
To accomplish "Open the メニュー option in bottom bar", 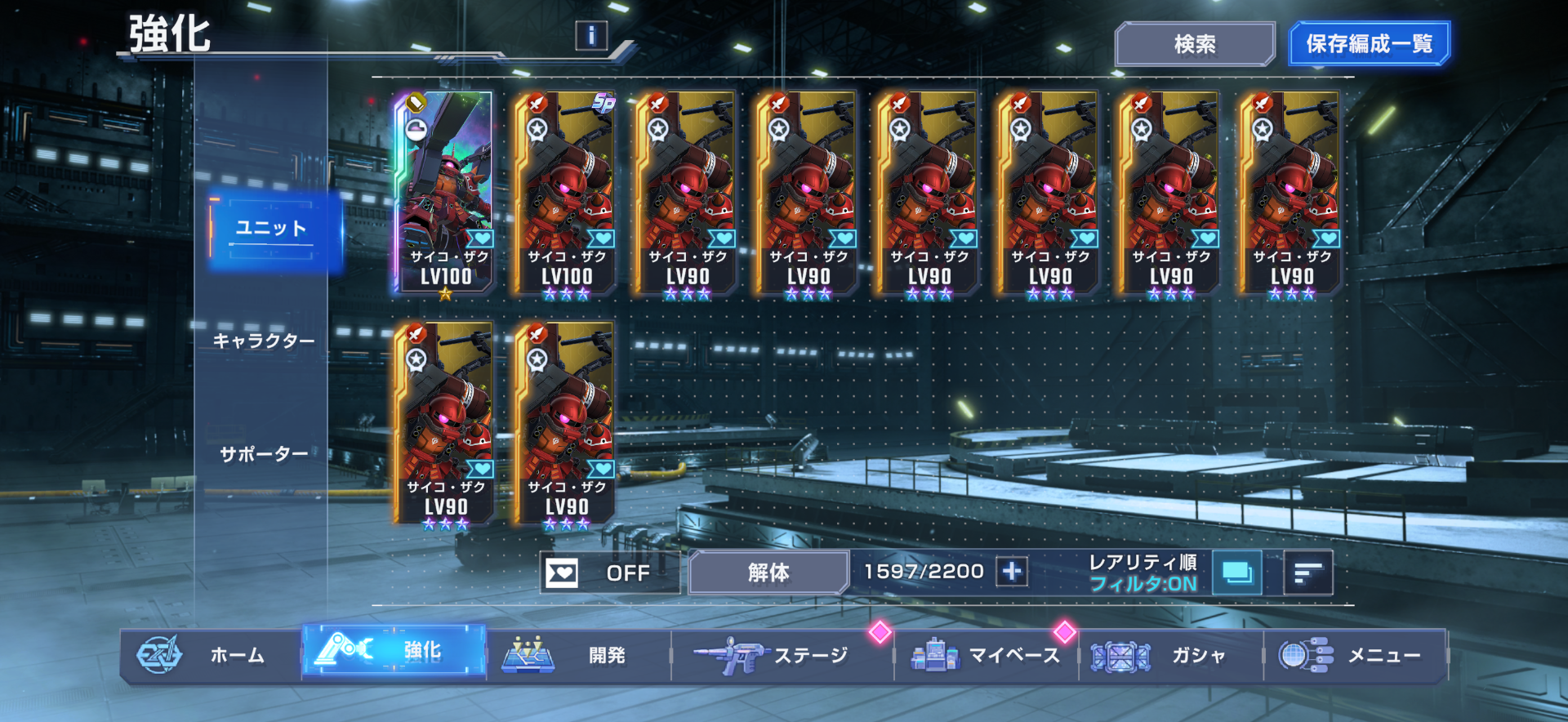I will 1356,655.
